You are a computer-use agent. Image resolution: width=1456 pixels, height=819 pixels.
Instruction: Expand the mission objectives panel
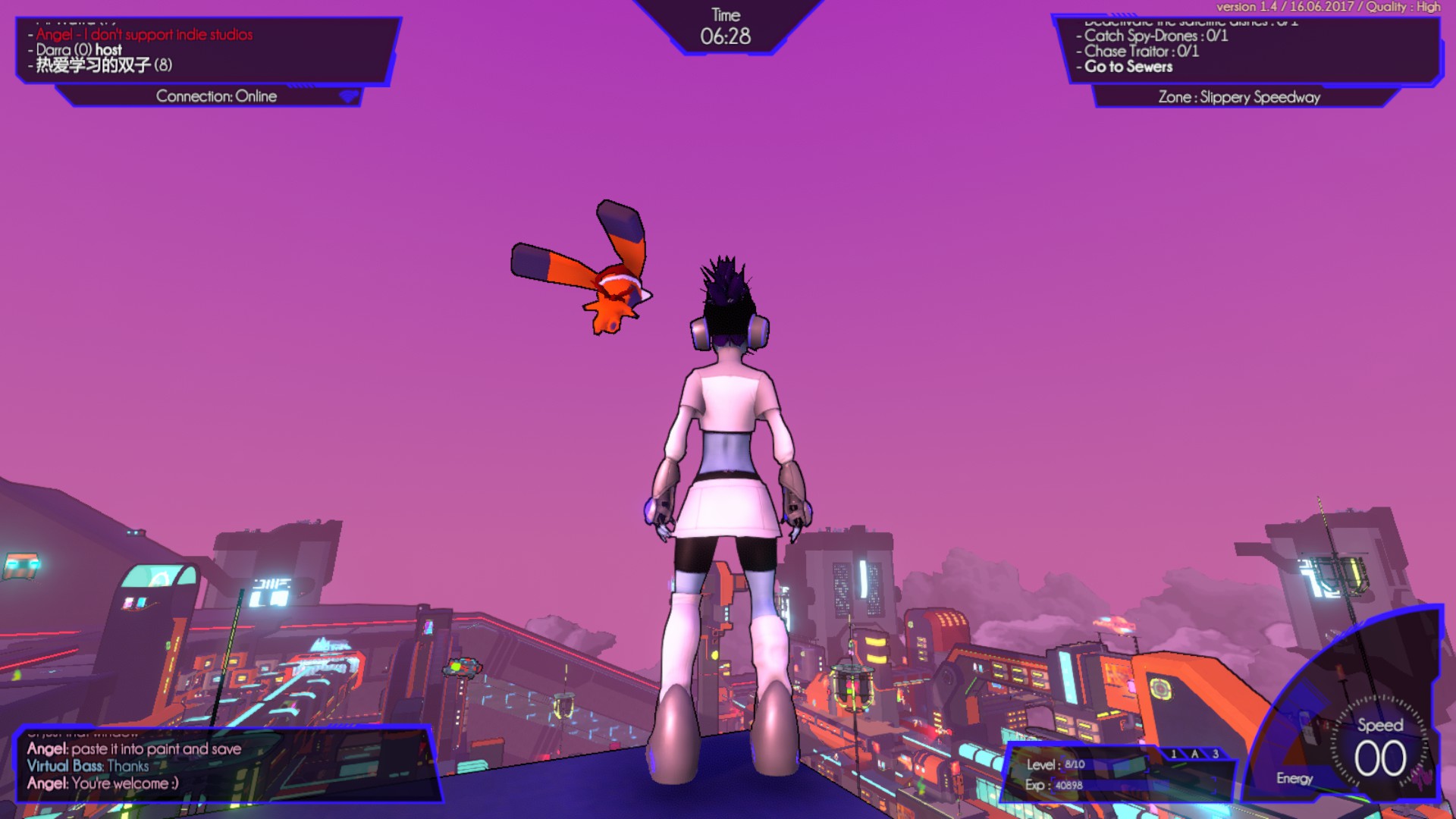coord(1251,49)
